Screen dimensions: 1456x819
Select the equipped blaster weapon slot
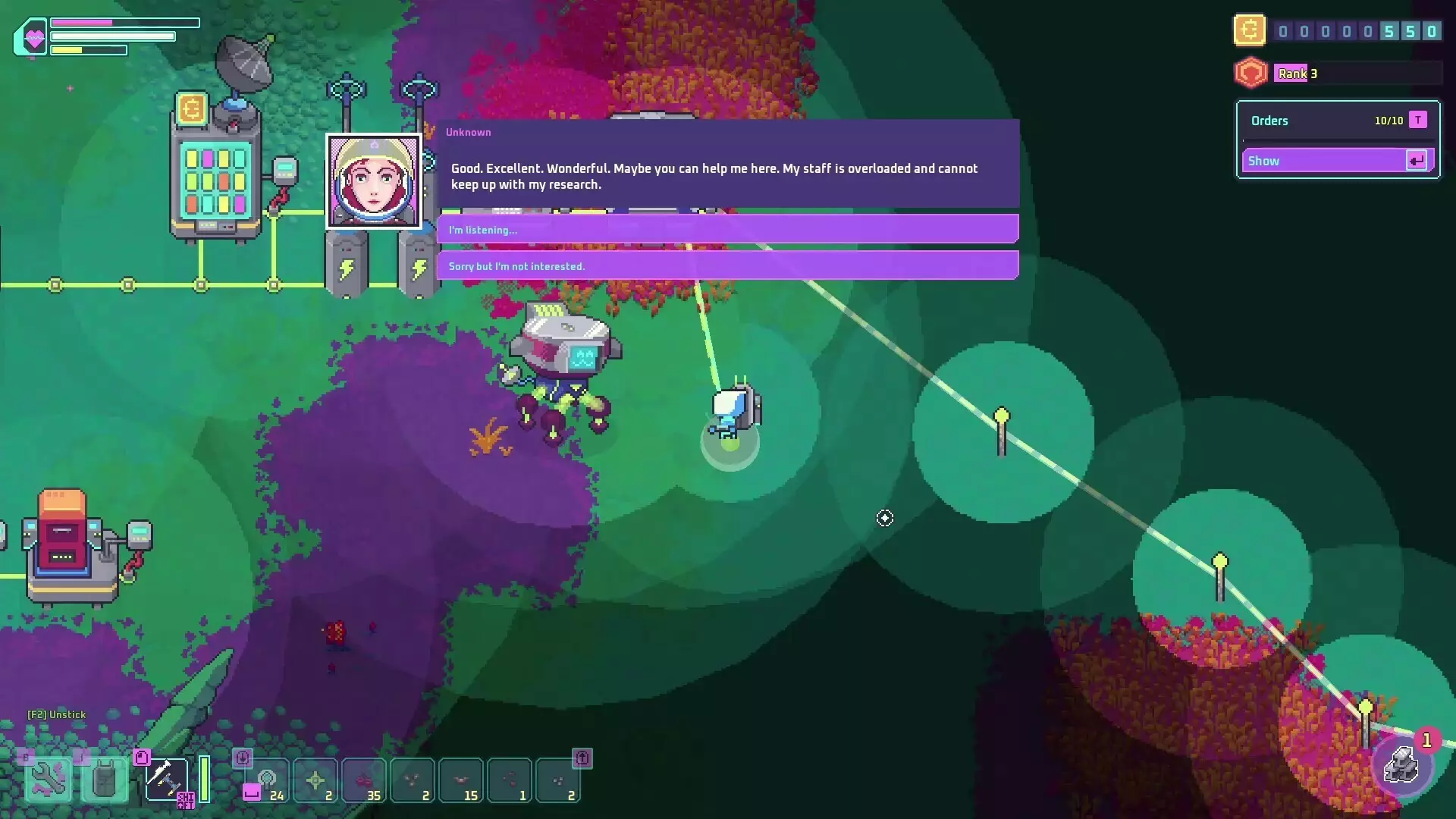pyautogui.click(x=167, y=780)
